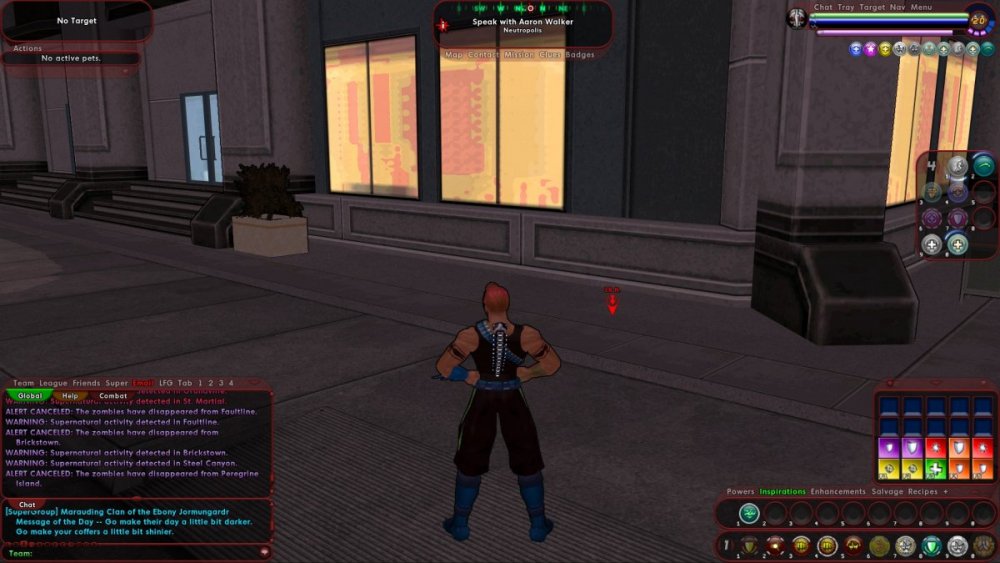Open the Menu in the top bar
Screen dimensions: 1000x563
pos(921,8)
